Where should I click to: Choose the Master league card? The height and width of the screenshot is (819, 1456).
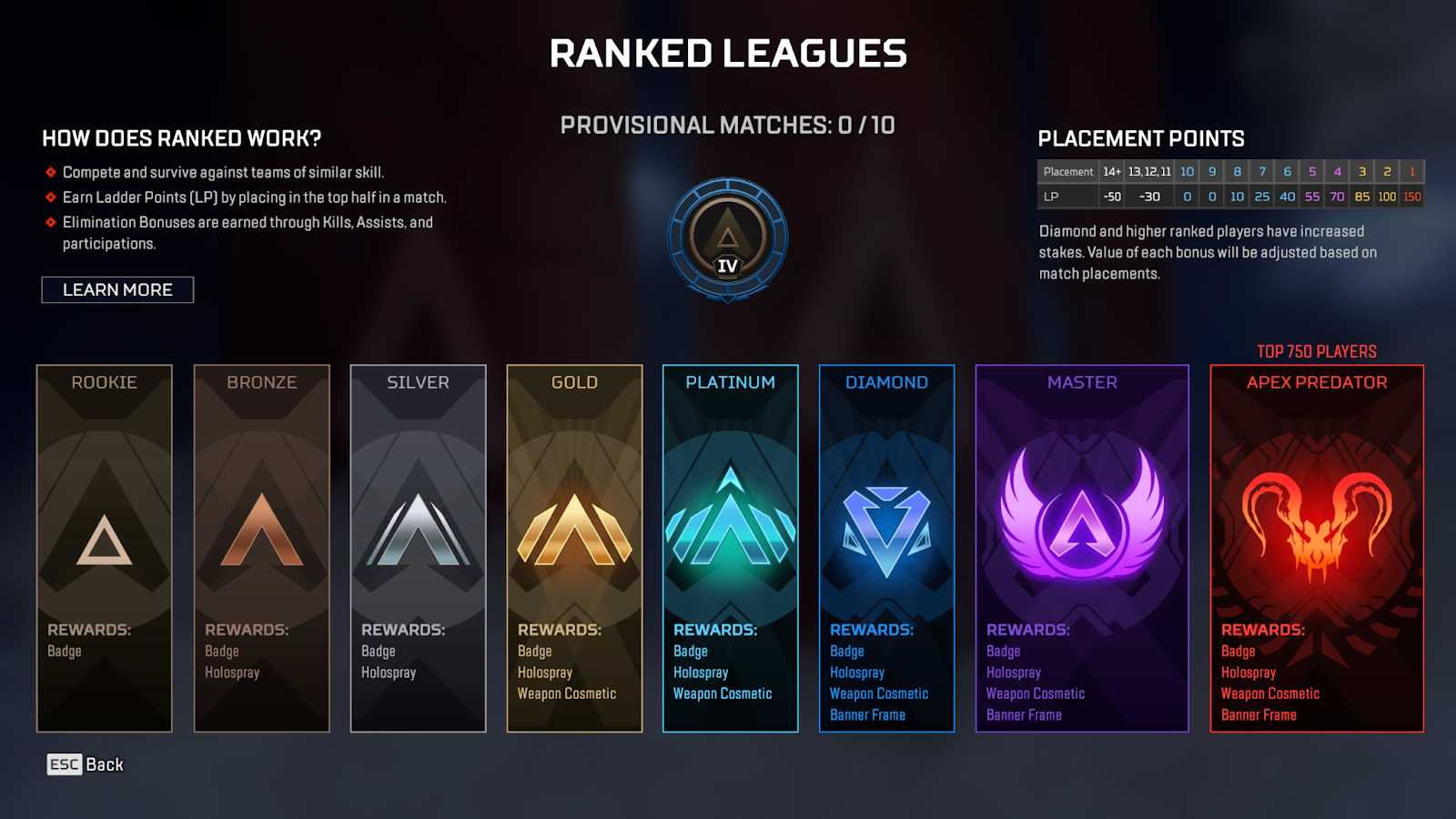[1082, 548]
